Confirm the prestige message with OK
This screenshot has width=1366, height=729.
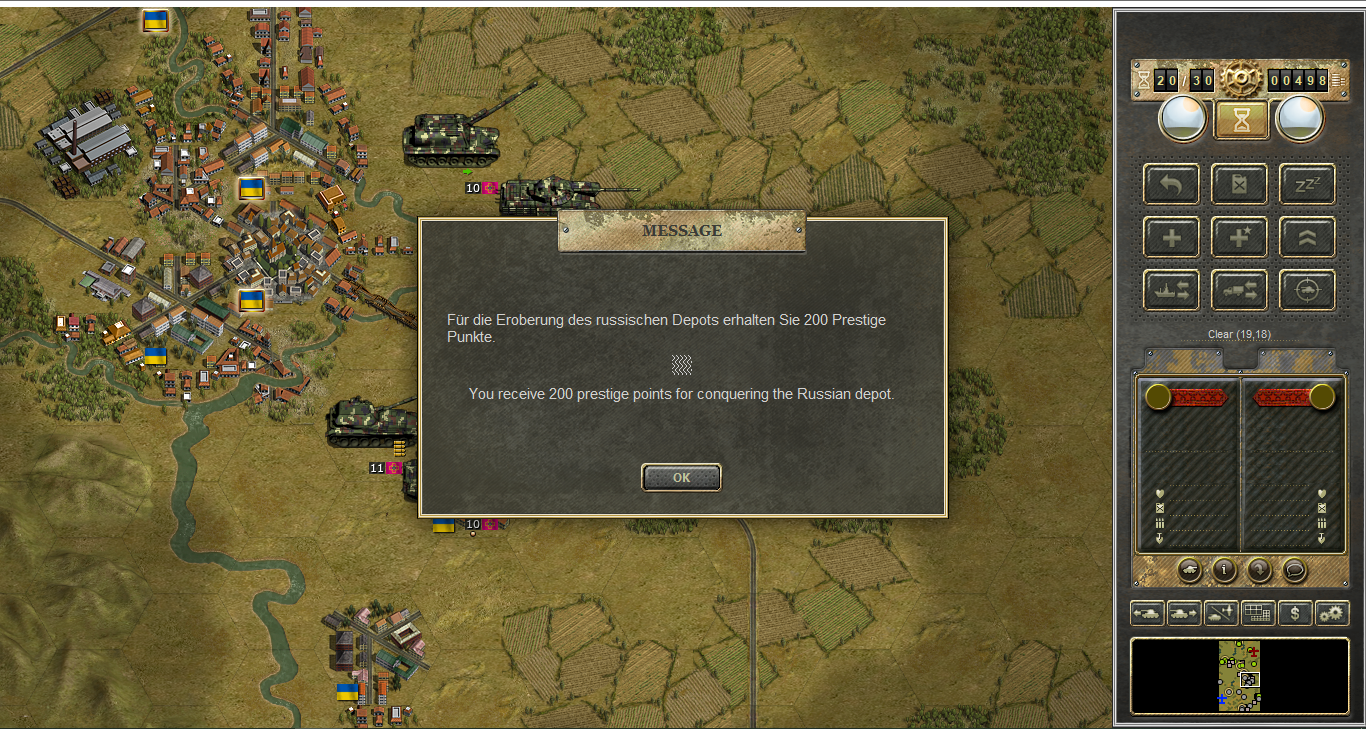[x=681, y=478]
